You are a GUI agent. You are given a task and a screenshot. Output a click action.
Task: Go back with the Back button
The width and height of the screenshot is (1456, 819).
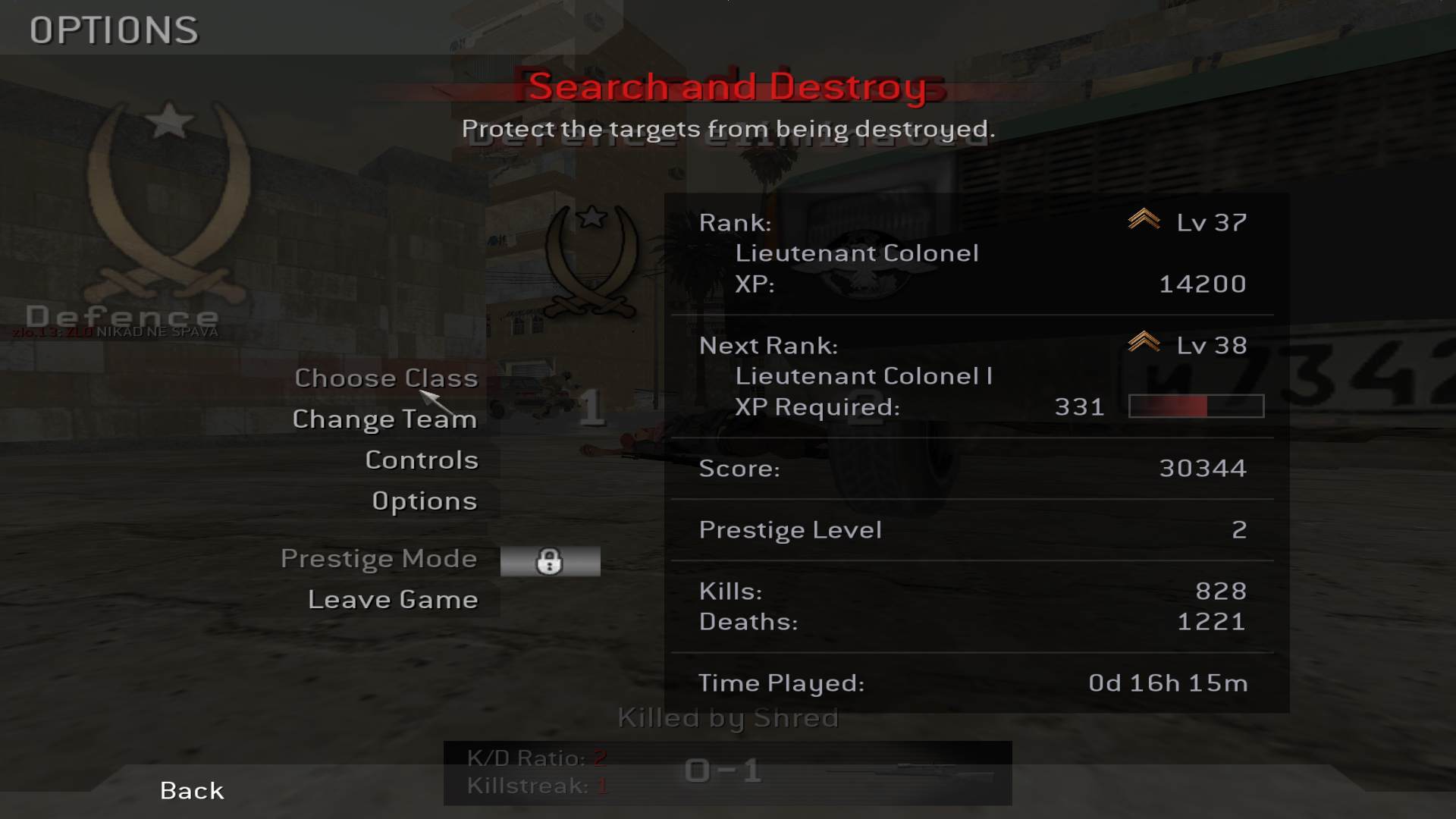pyautogui.click(x=192, y=790)
